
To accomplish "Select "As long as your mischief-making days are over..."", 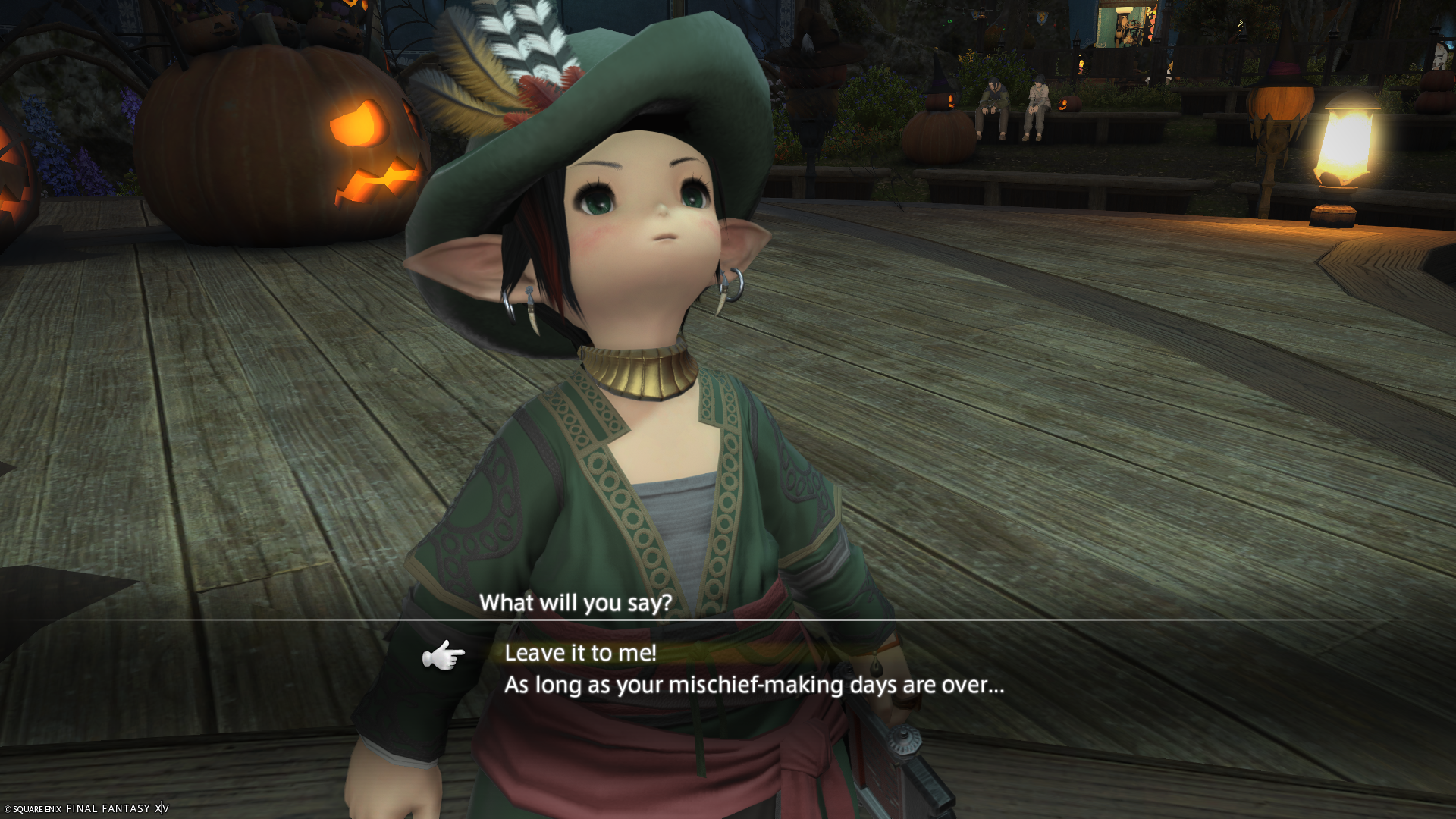I will (754, 686).
